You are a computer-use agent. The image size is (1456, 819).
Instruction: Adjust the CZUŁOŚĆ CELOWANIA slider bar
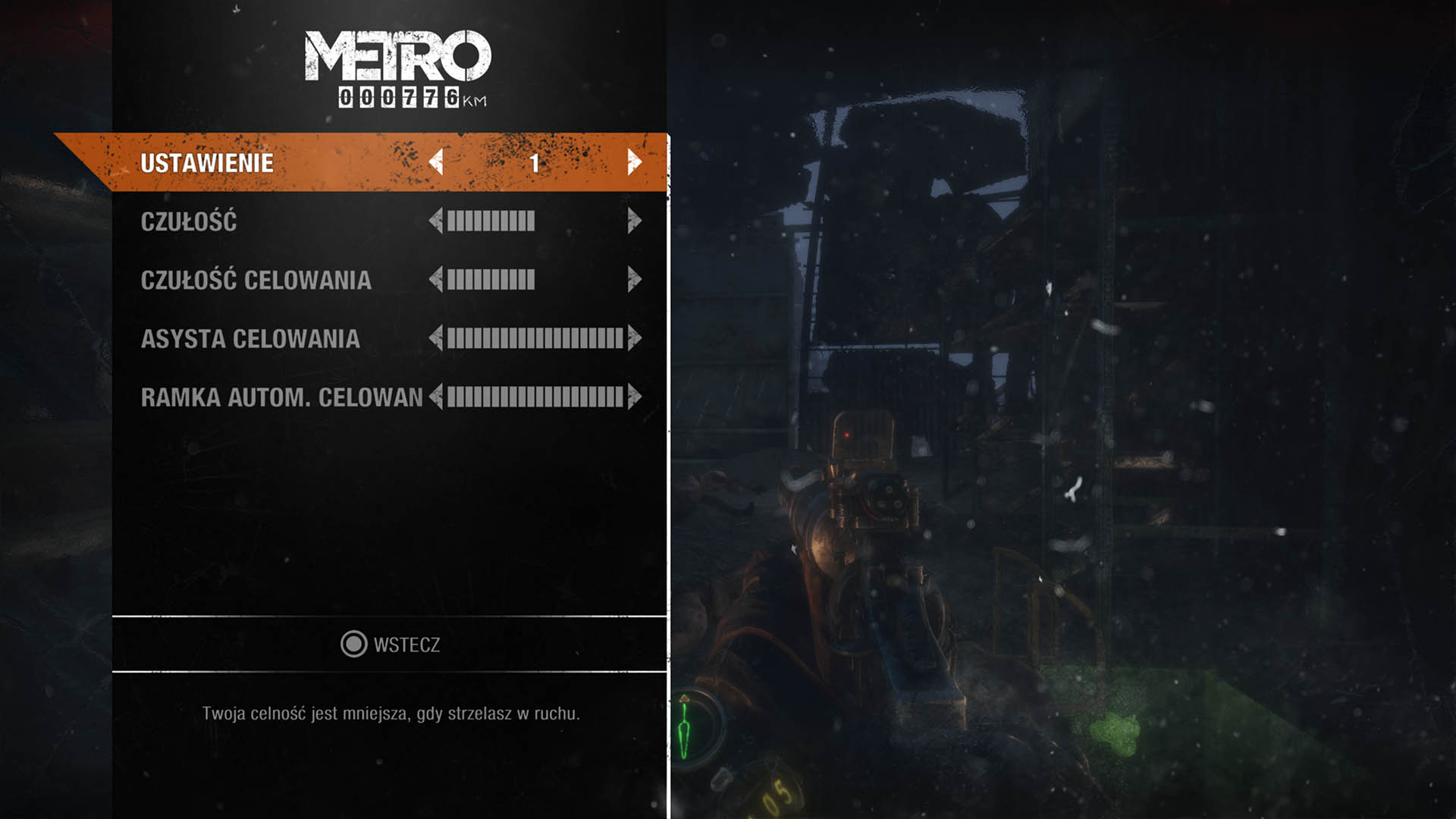point(491,279)
